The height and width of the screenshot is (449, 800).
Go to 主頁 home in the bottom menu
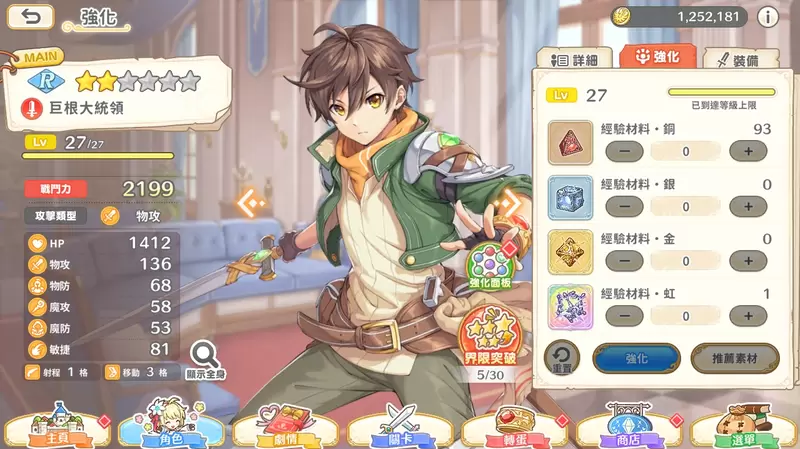pos(55,427)
